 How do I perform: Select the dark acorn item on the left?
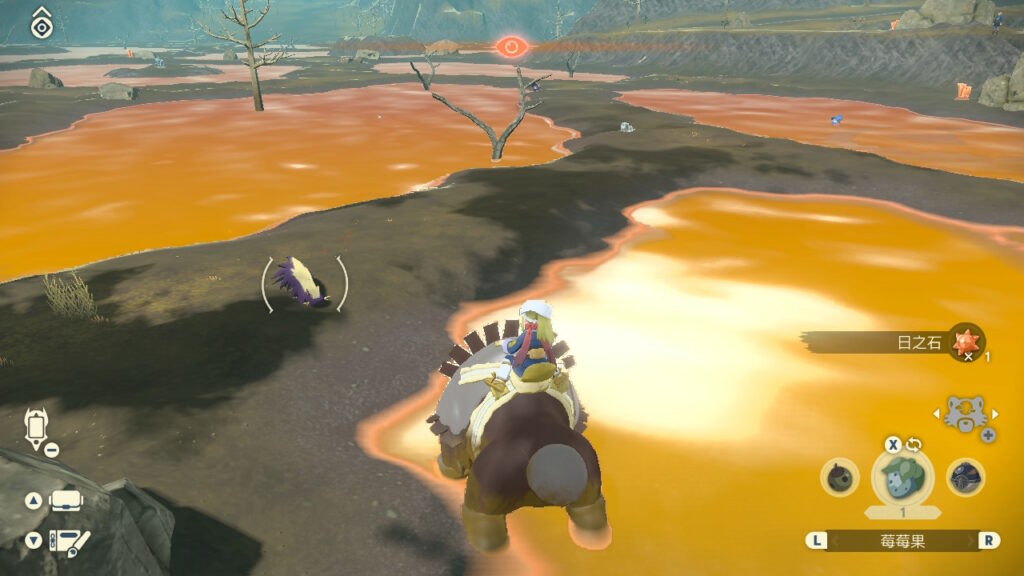[x=840, y=477]
